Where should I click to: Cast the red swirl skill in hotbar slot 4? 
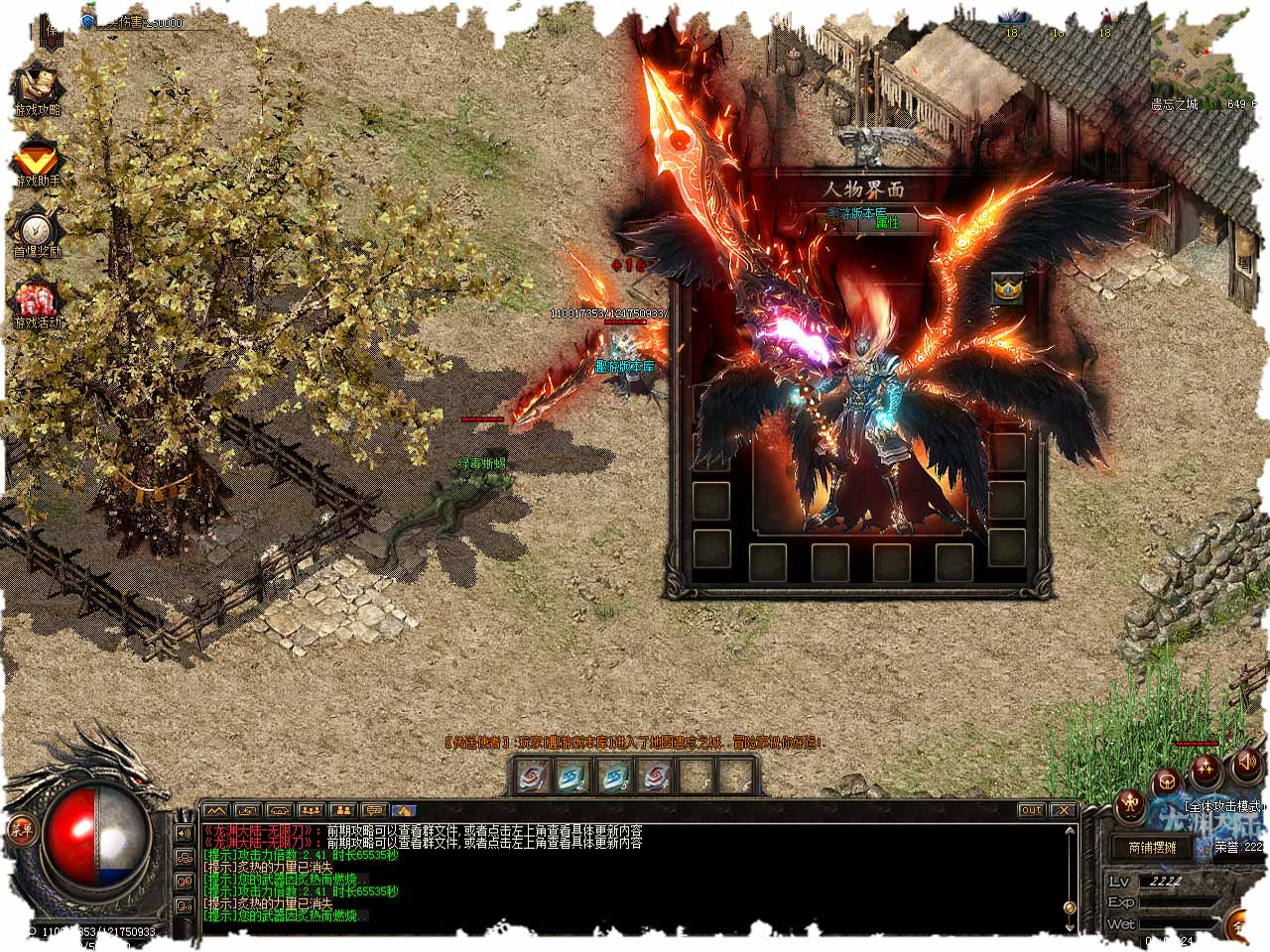pos(655,776)
